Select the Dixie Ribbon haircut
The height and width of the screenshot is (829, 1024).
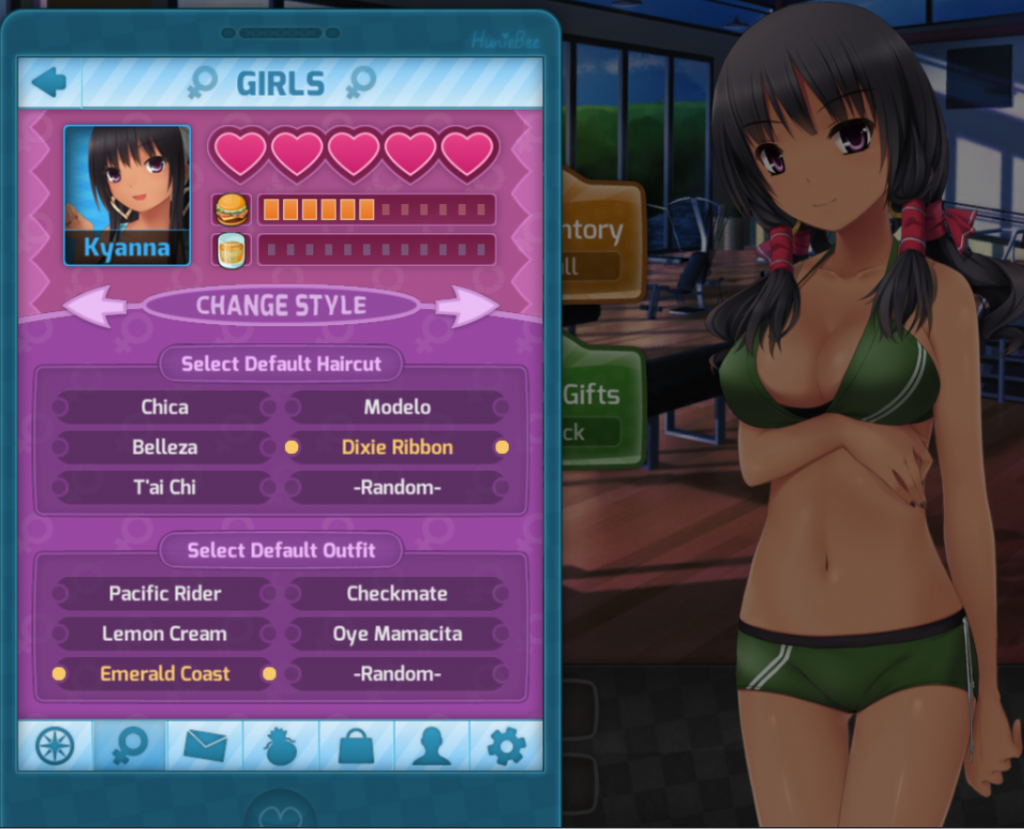pos(397,447)
